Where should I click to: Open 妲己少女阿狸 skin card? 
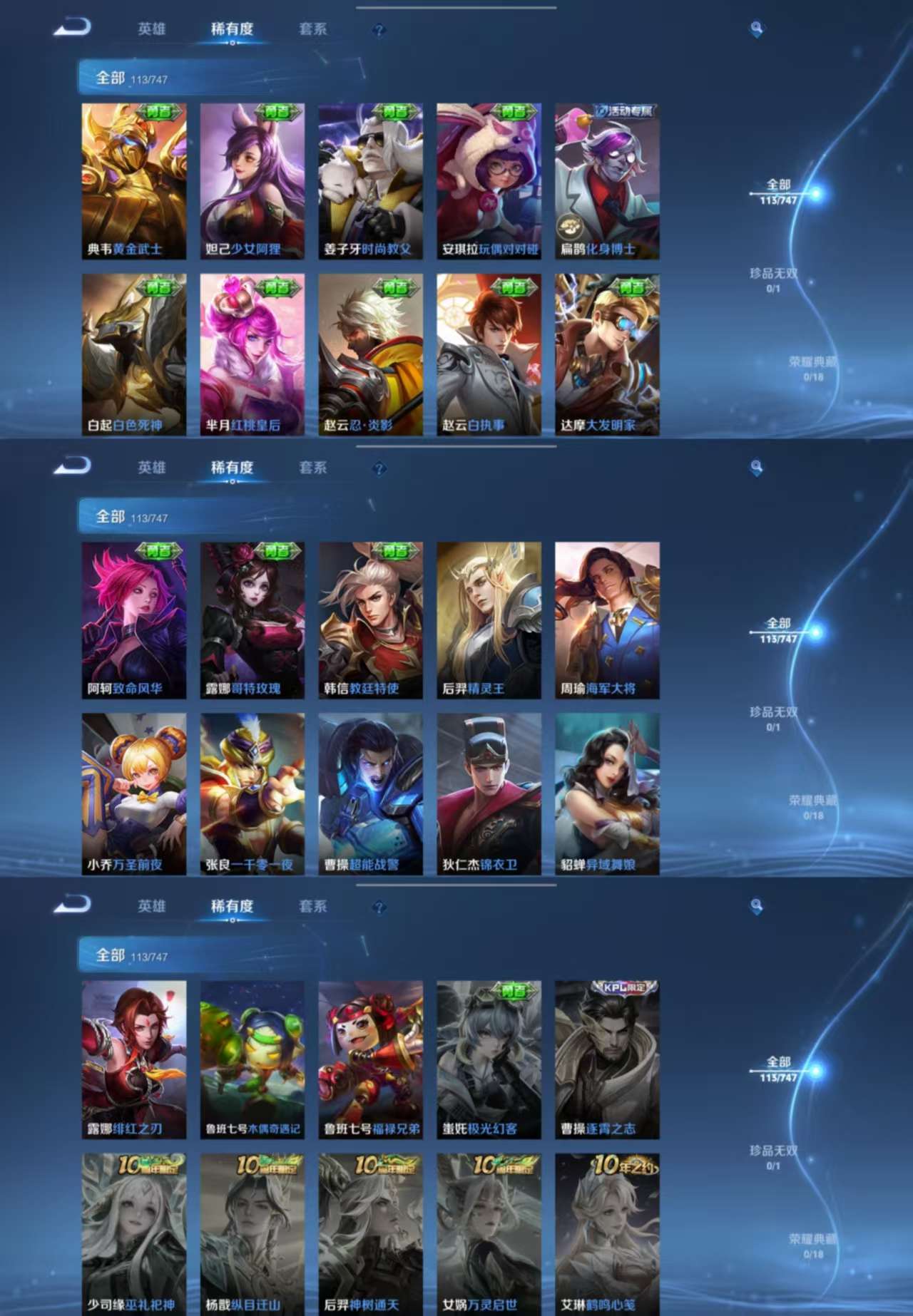point(252,181)
